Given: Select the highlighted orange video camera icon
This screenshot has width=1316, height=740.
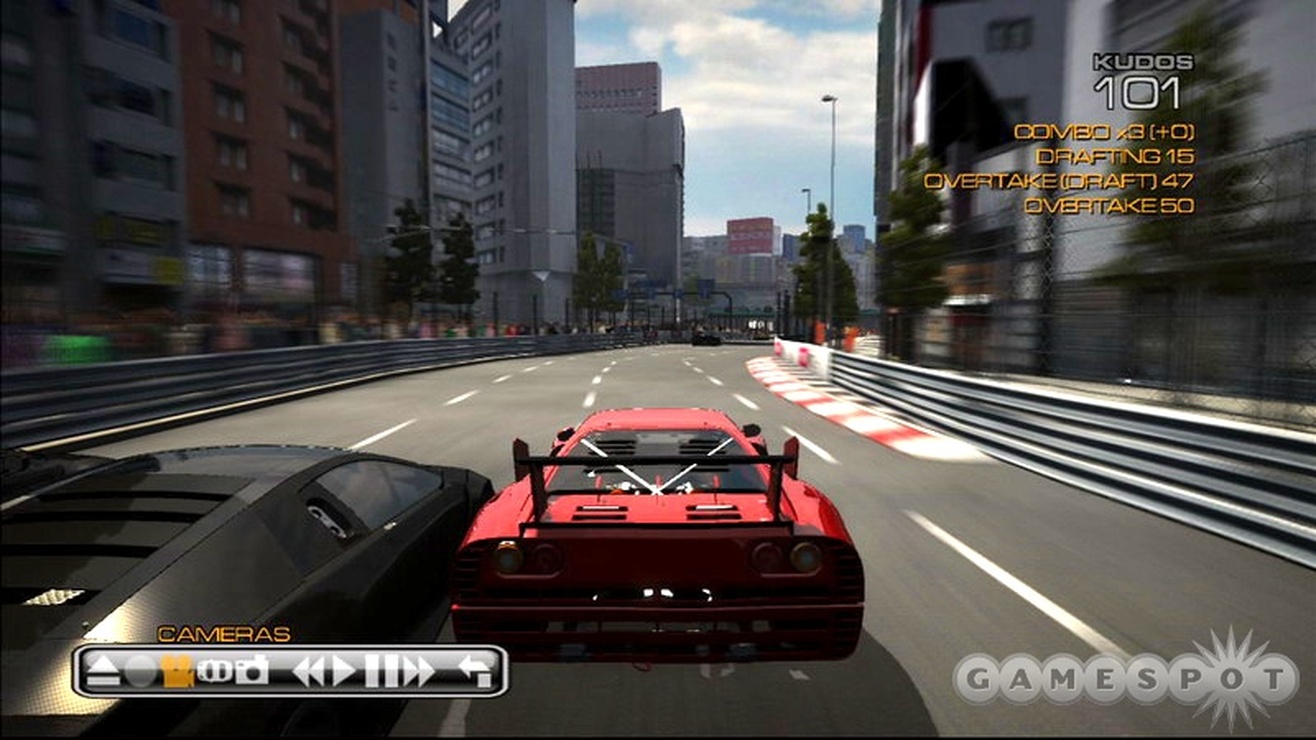Looking at the screenshot, I should point(178,668).
